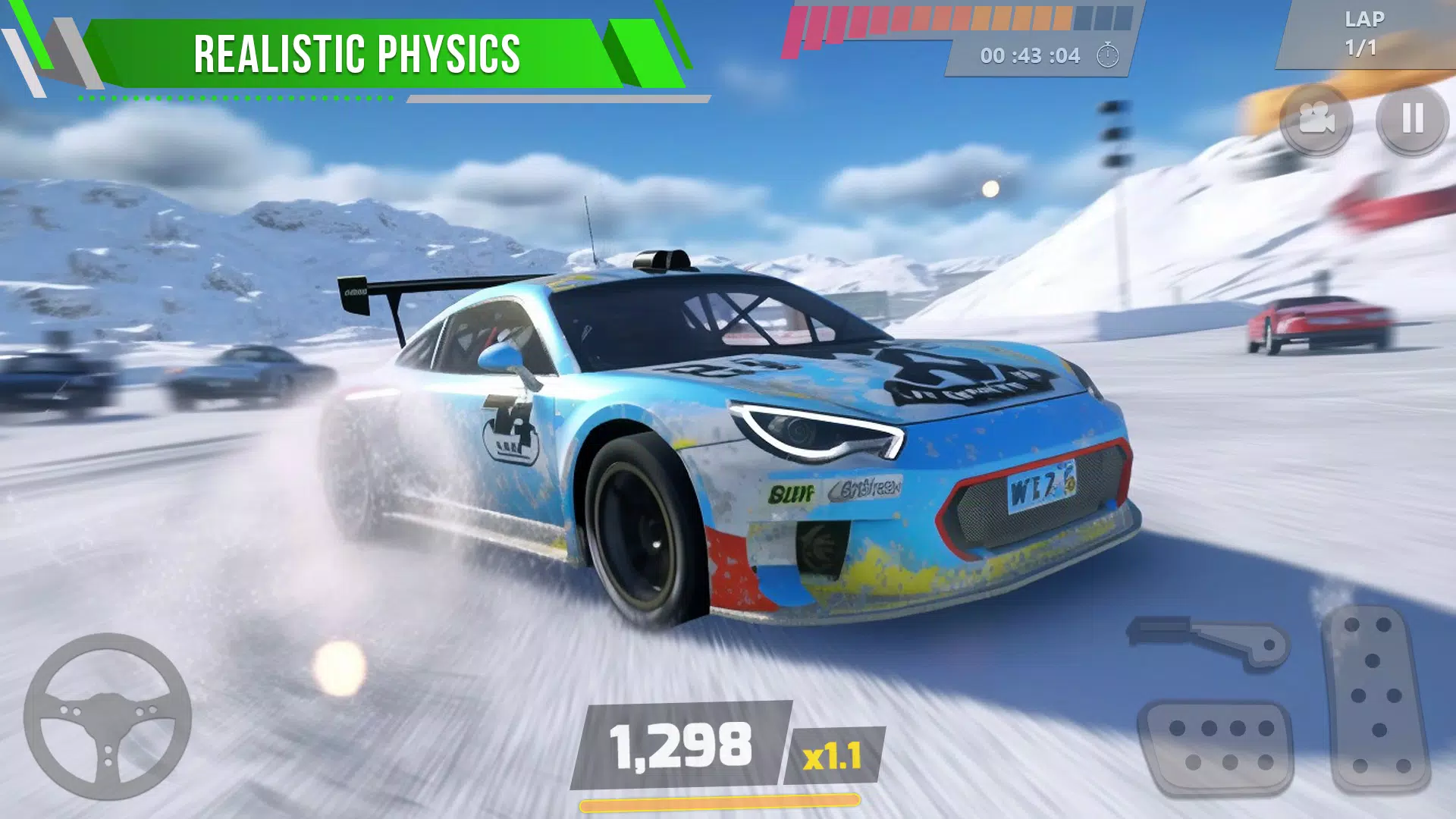Pause the race
The height and width of the screenshot is (819, 1456).
pyautogui.click(x=1412, y=119)
